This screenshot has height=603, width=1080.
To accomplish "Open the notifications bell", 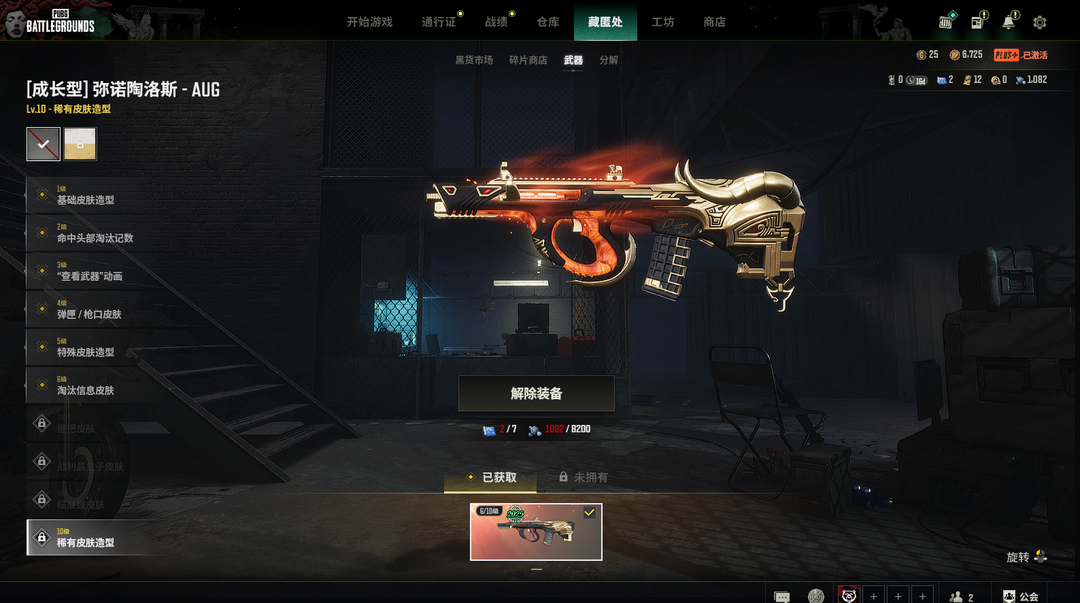I will pyautogui.click(x=1009, y=22).
